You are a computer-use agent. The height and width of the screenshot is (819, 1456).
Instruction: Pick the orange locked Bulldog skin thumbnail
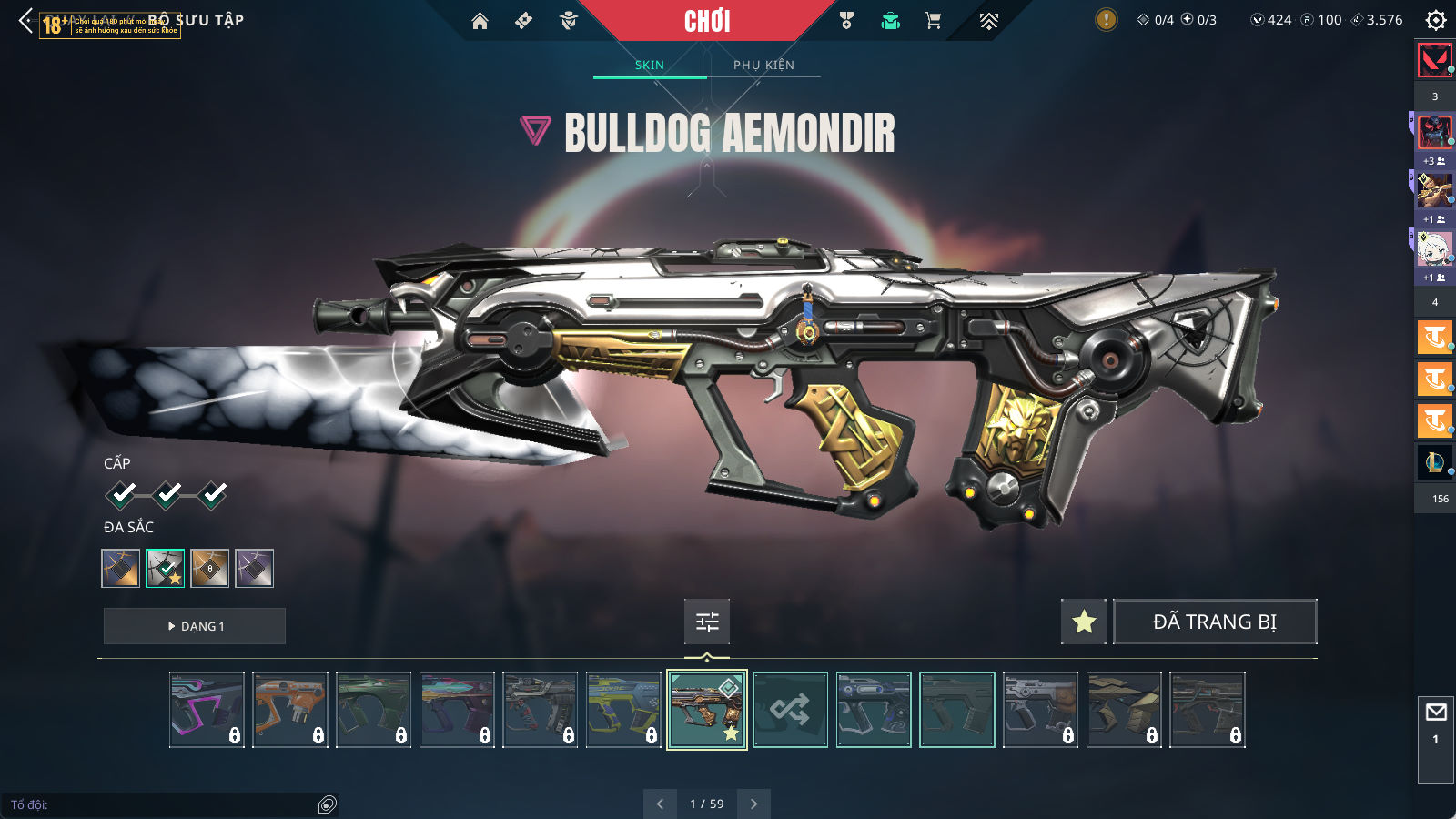[289, 710]
